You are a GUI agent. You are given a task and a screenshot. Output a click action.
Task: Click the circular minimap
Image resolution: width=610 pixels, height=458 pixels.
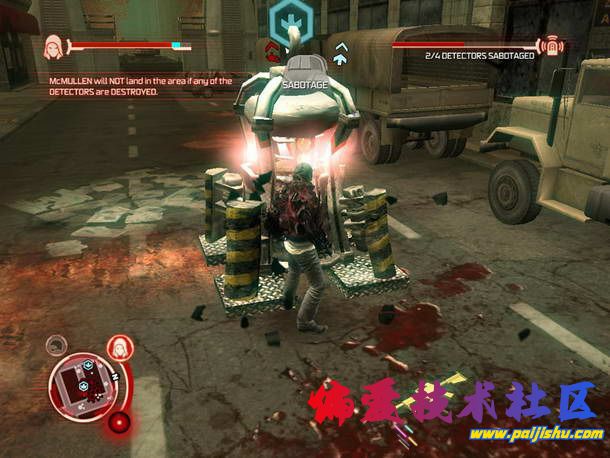coord(81,384)
